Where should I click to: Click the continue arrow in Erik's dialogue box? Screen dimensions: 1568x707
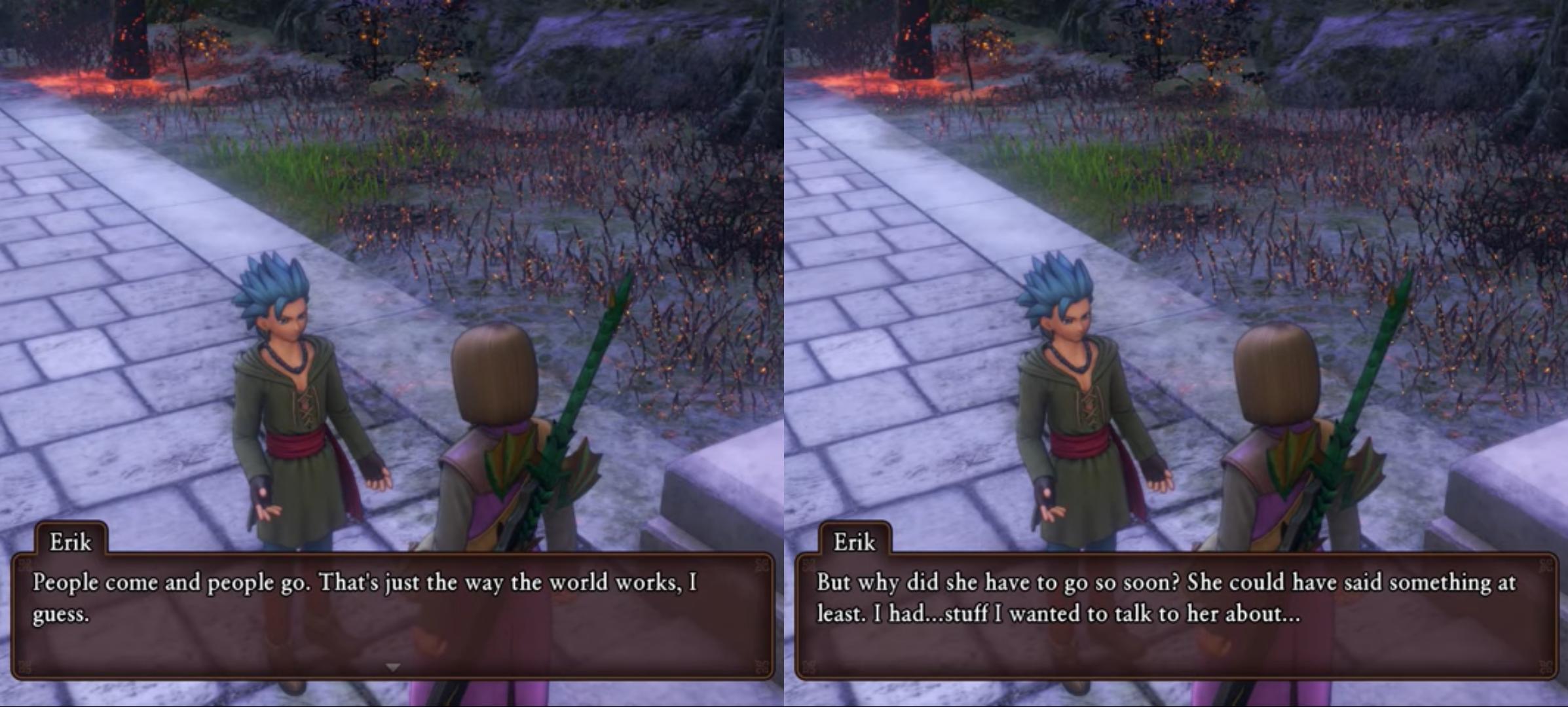393,667
